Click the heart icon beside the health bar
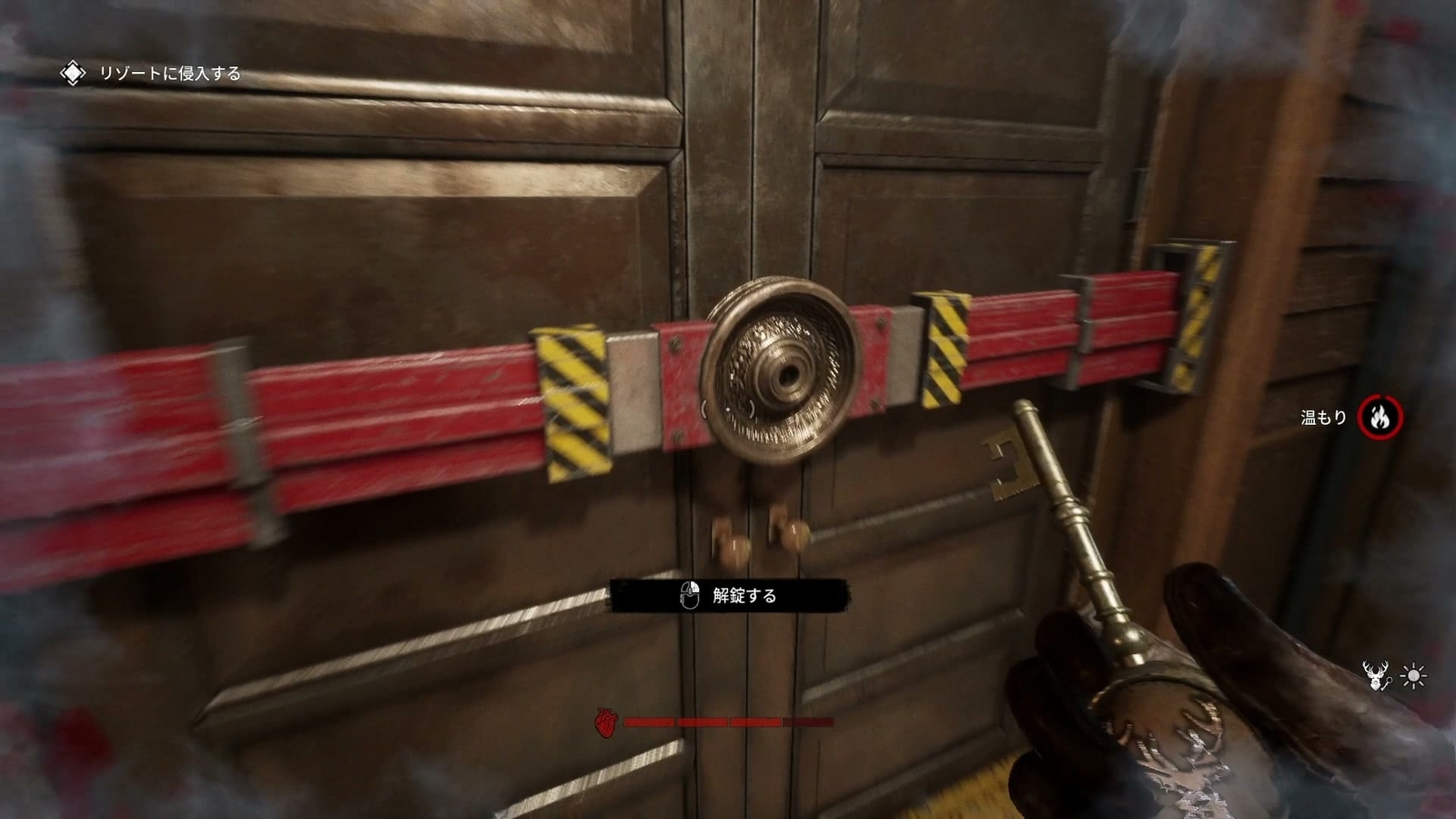 [605, 723]
